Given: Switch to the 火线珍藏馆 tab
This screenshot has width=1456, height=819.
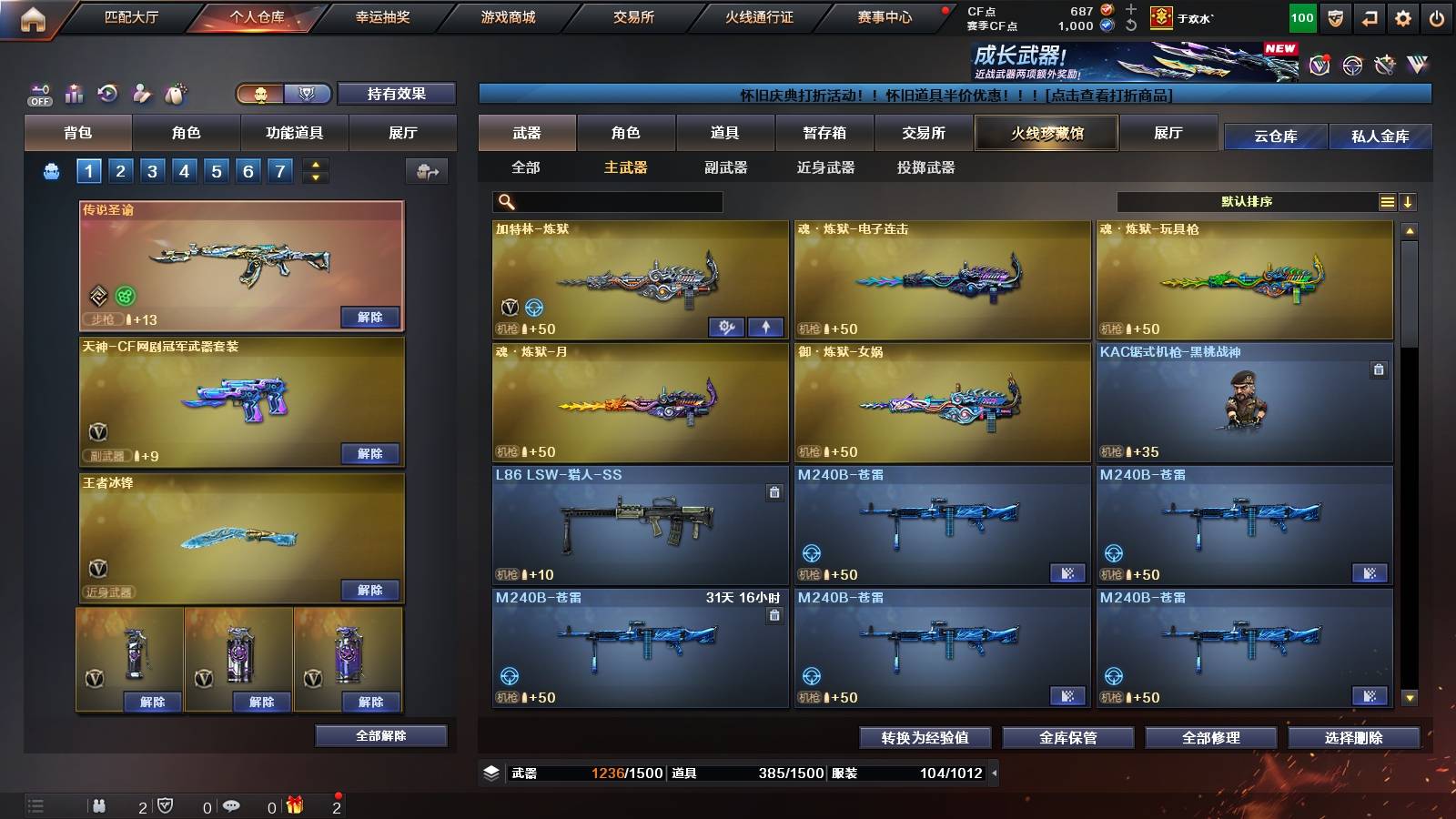Looking at the screenshot, I should click(x=1046, y=133).
